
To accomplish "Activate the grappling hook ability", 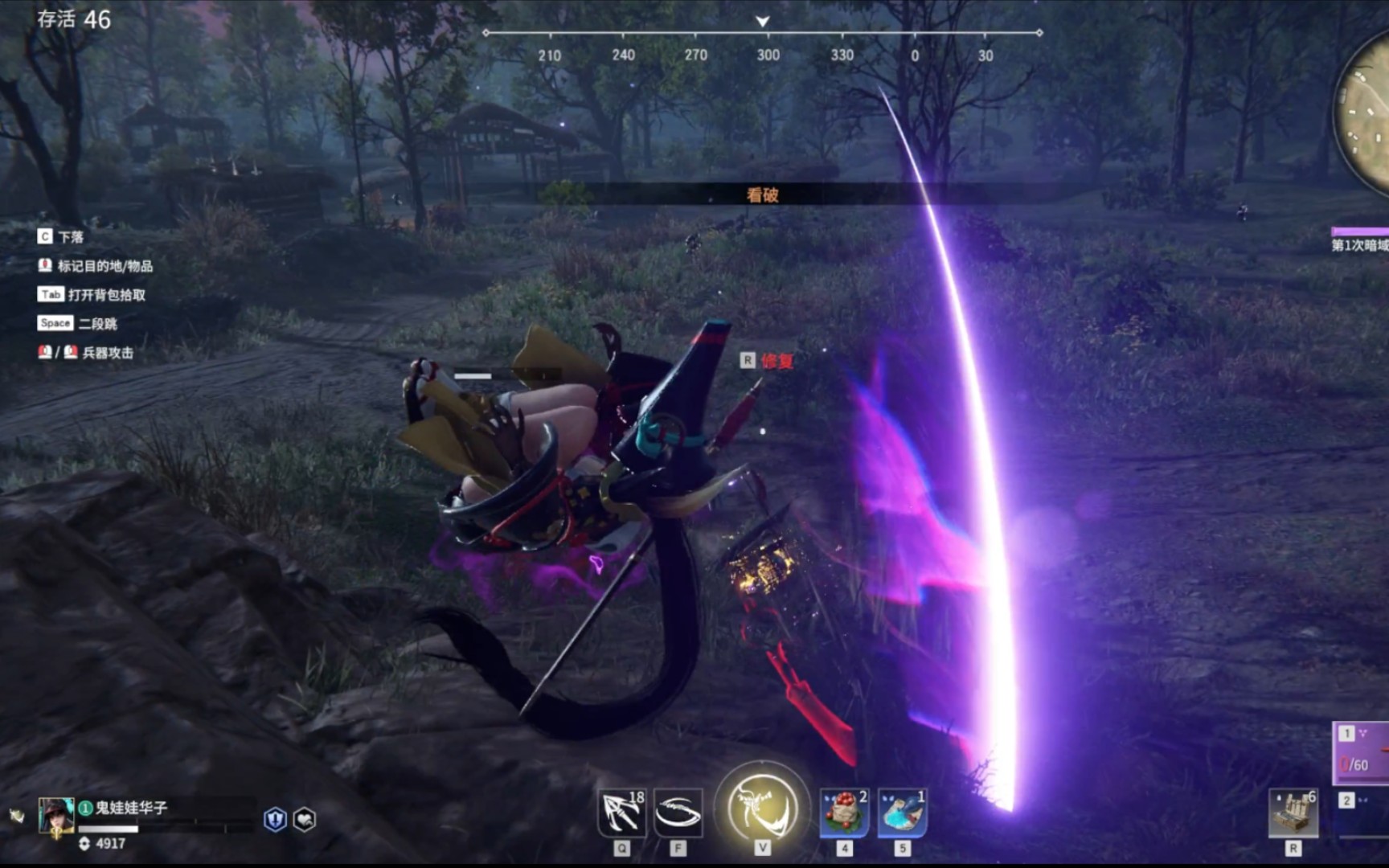I will [621, 813].
